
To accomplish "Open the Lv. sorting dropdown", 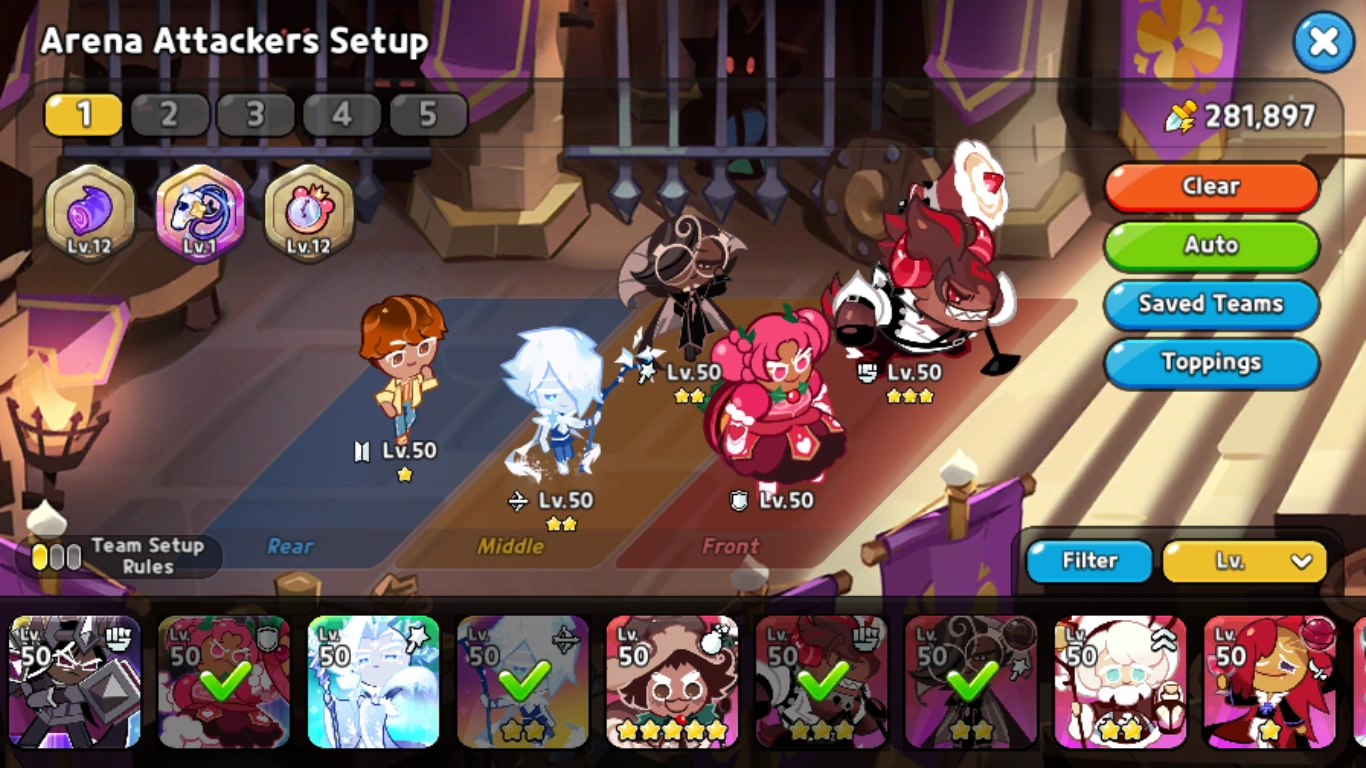I will 1243,561.
